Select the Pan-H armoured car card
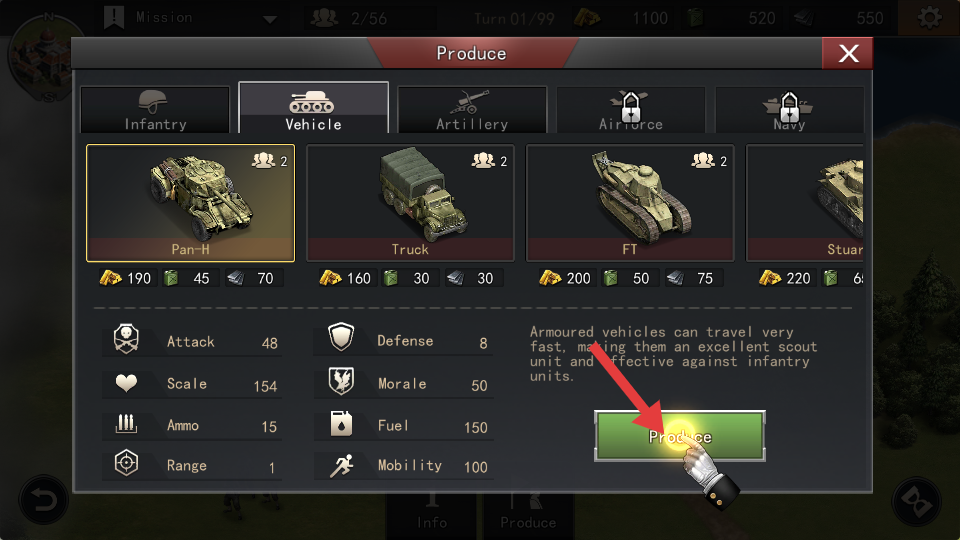The height and width of the screenshot is (540, 960). coord(190,202)
